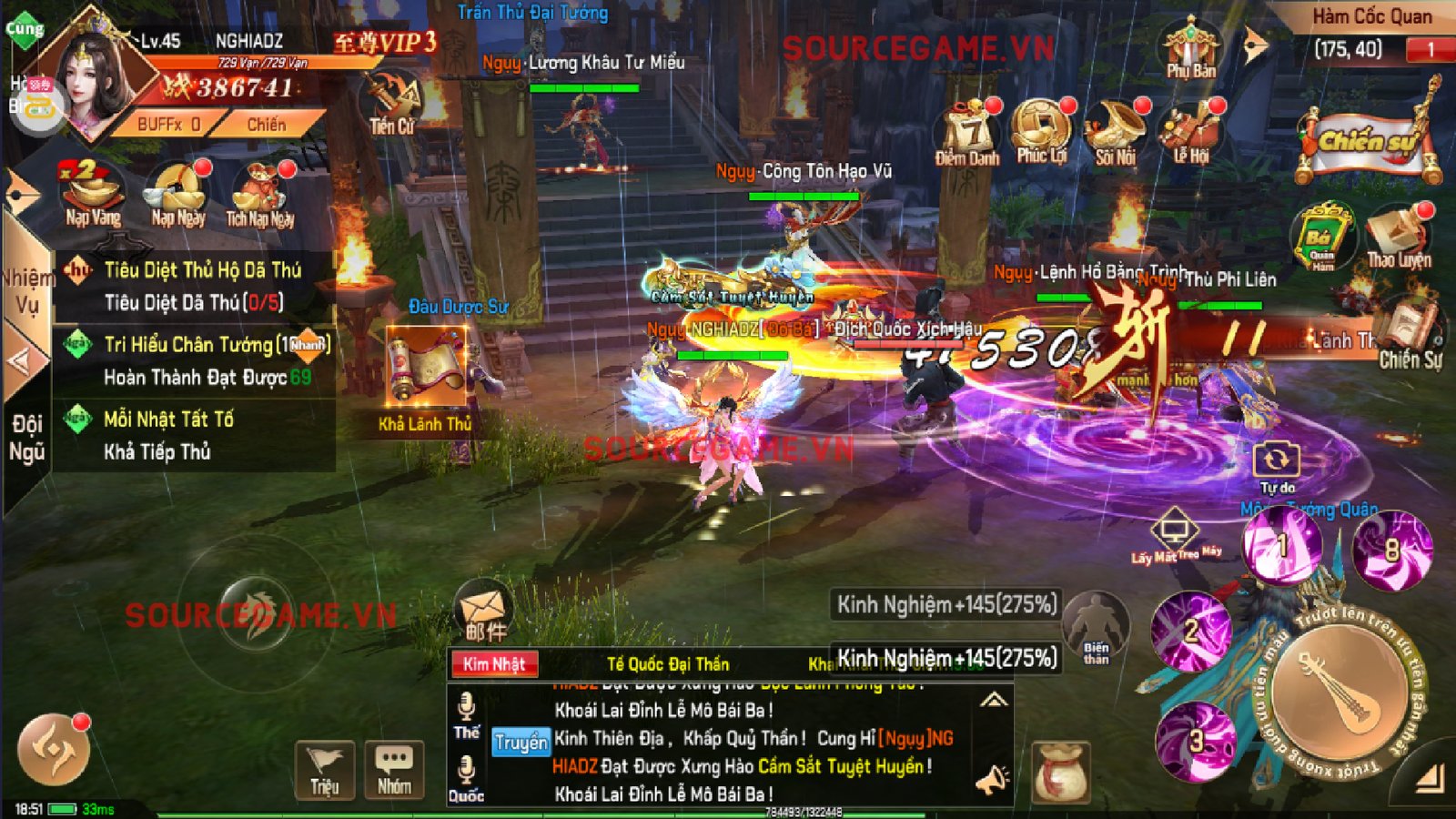The width and height of the screenshot is (1456, 819).
Task: Open the Thao Luyện training icon
Action: click(x=1399, y=237)
